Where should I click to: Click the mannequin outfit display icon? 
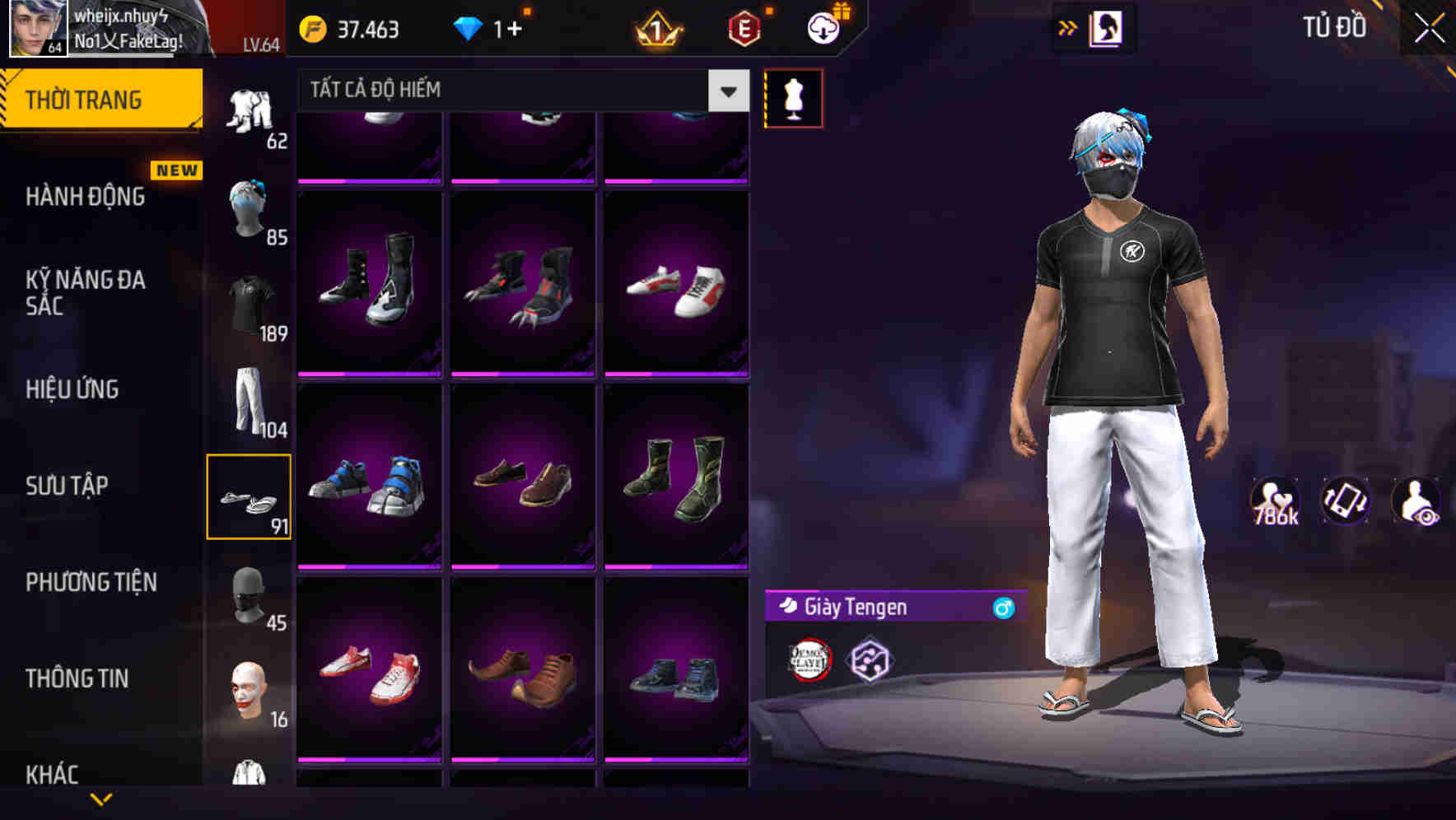[793, 97]
